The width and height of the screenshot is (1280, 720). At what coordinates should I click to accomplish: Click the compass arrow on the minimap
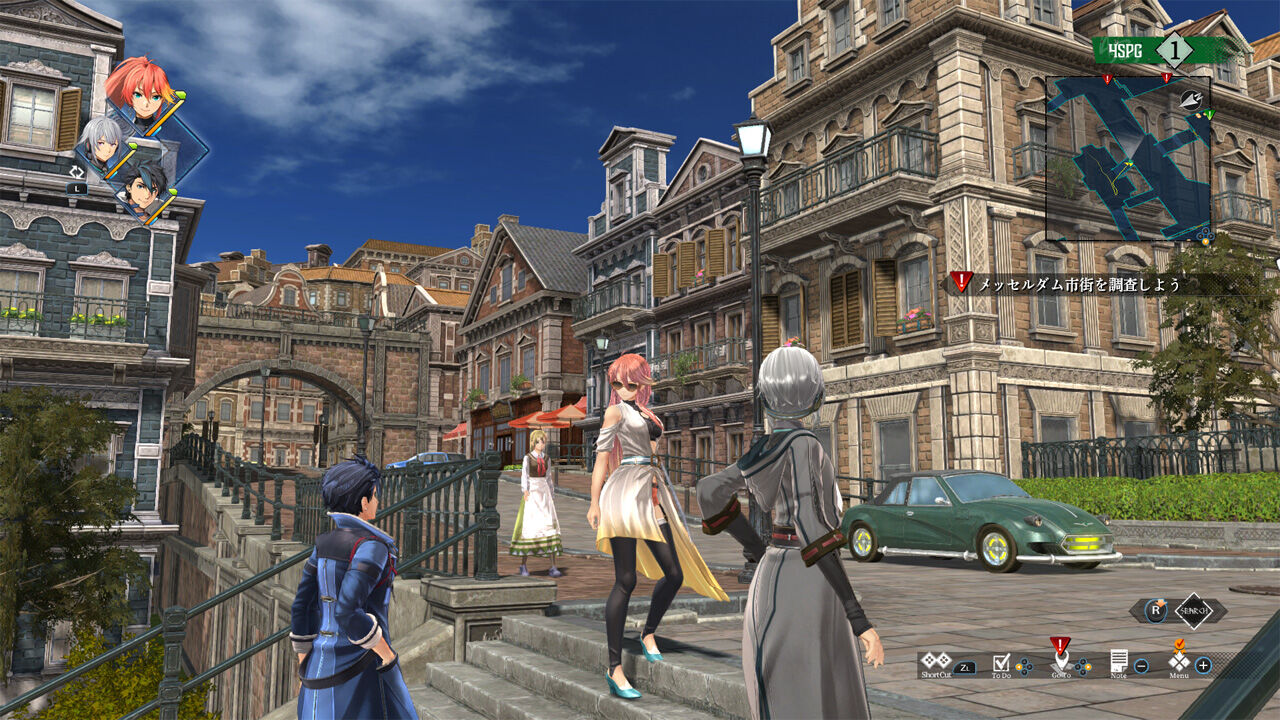point(1191,100)
